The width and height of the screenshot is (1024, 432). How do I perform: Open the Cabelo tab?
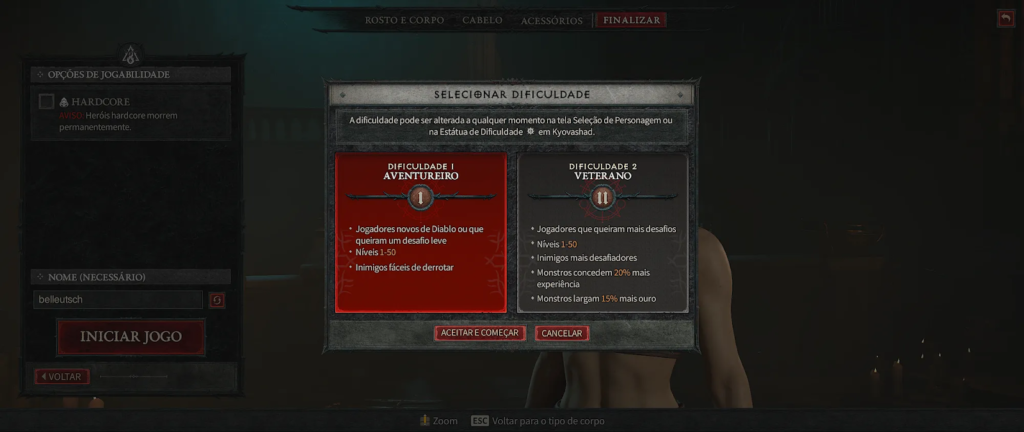[x=482, y=20]
